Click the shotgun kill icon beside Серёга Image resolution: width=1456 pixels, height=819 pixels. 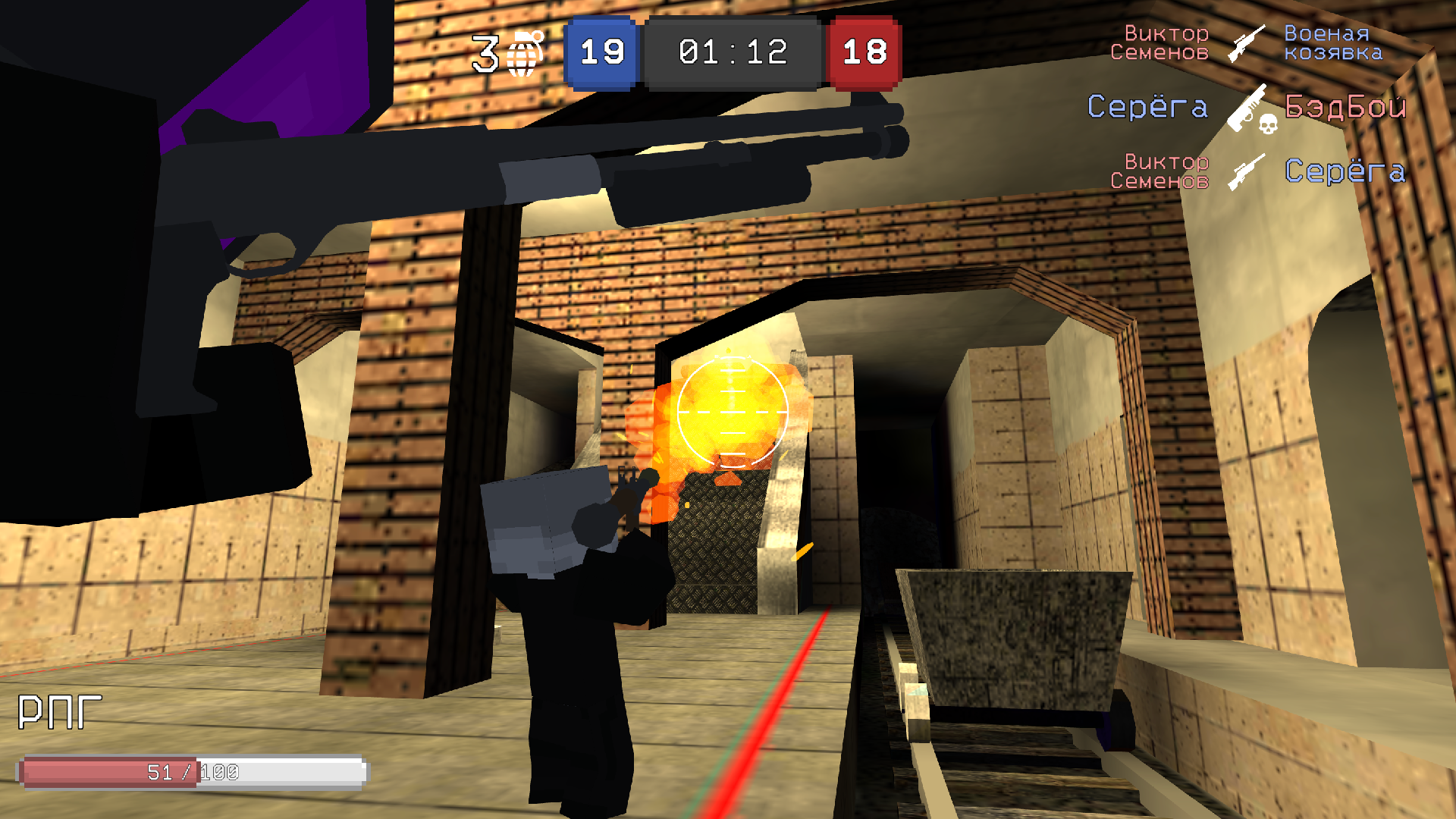1244,110
